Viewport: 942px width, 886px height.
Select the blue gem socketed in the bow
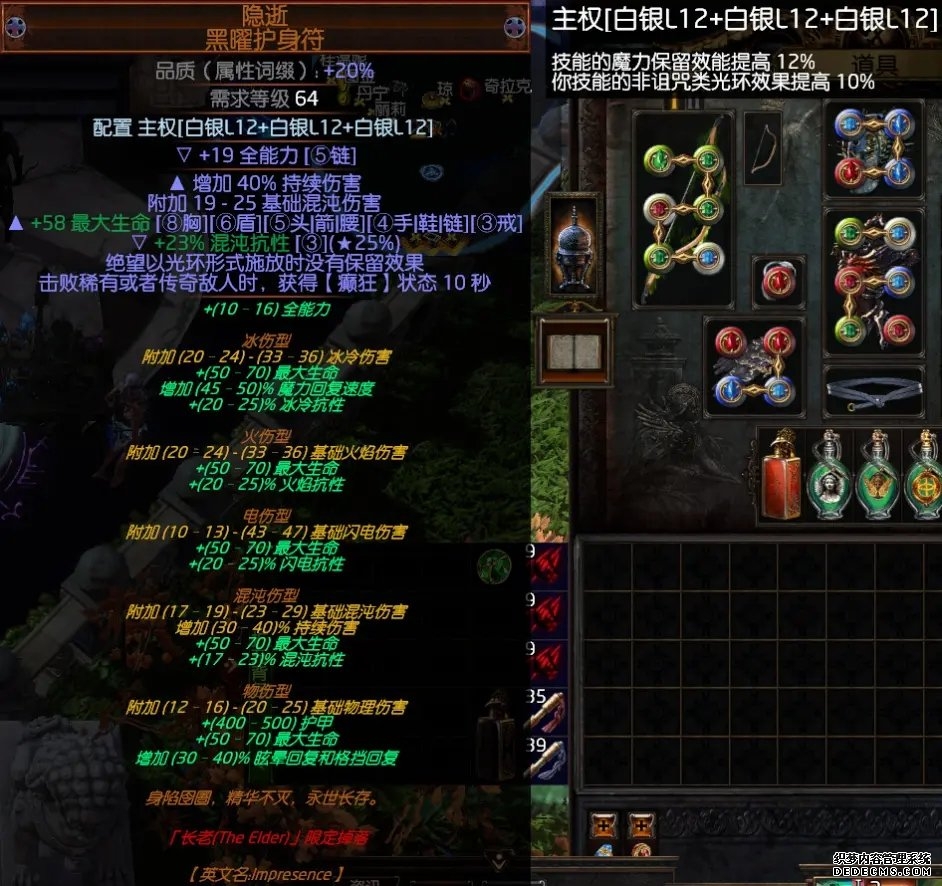click(x=708, y=254)
